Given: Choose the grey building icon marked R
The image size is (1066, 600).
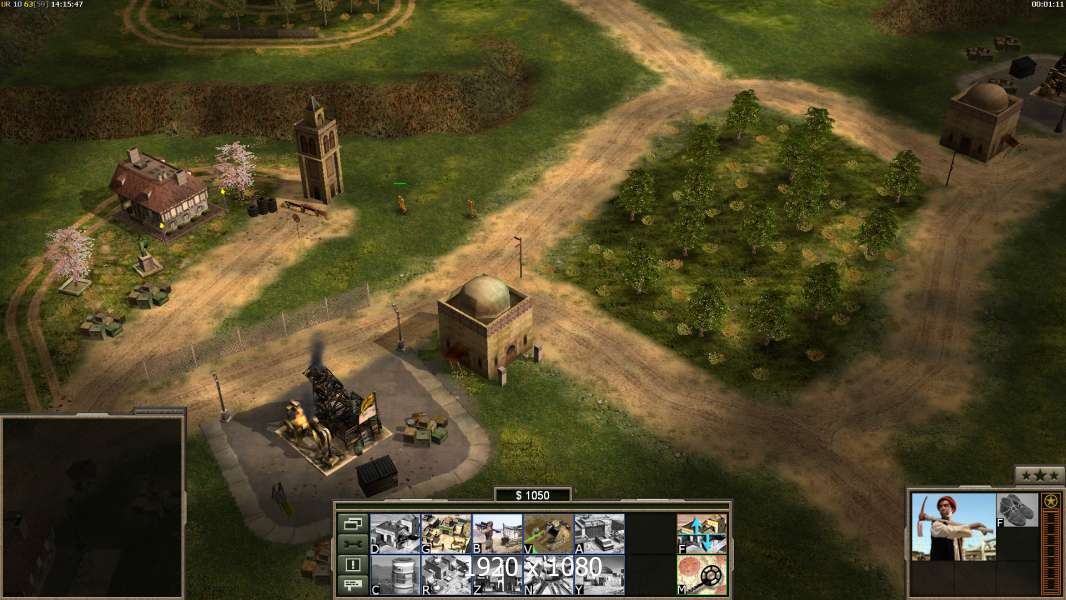Looking at the screenshot, I should tap(446, 575).
